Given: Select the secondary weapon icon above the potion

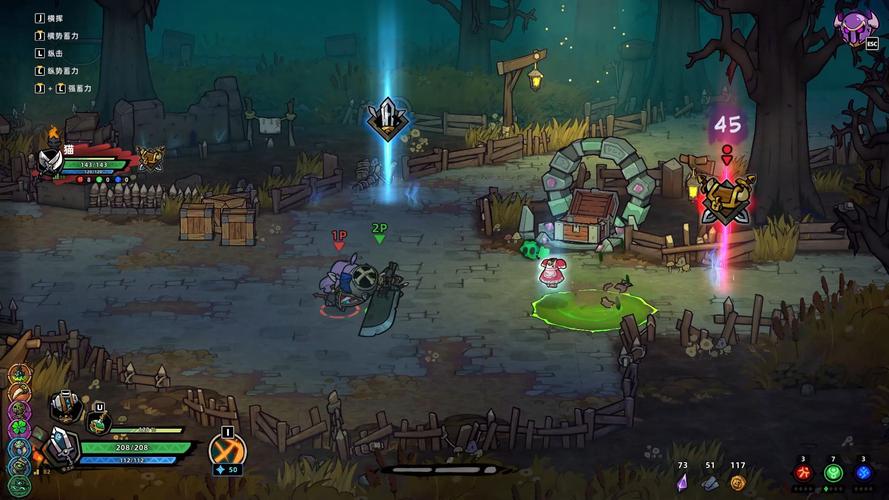Looking at the screenshot, I should coord(67,405).
